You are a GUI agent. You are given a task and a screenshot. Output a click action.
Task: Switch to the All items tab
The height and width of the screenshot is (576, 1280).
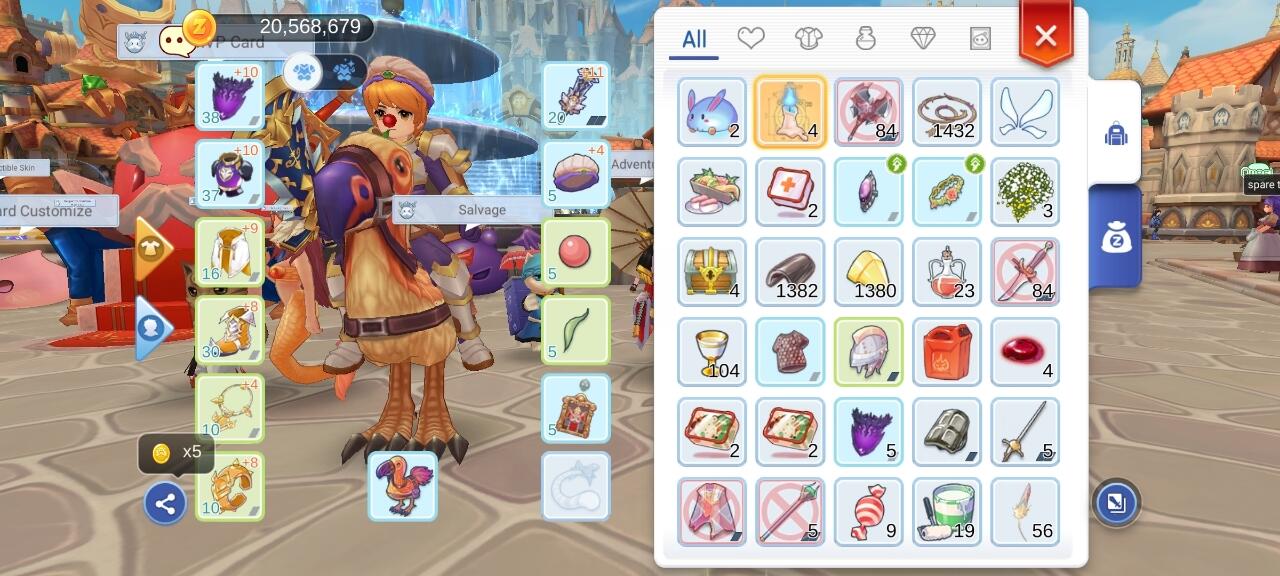click(694, 40)
